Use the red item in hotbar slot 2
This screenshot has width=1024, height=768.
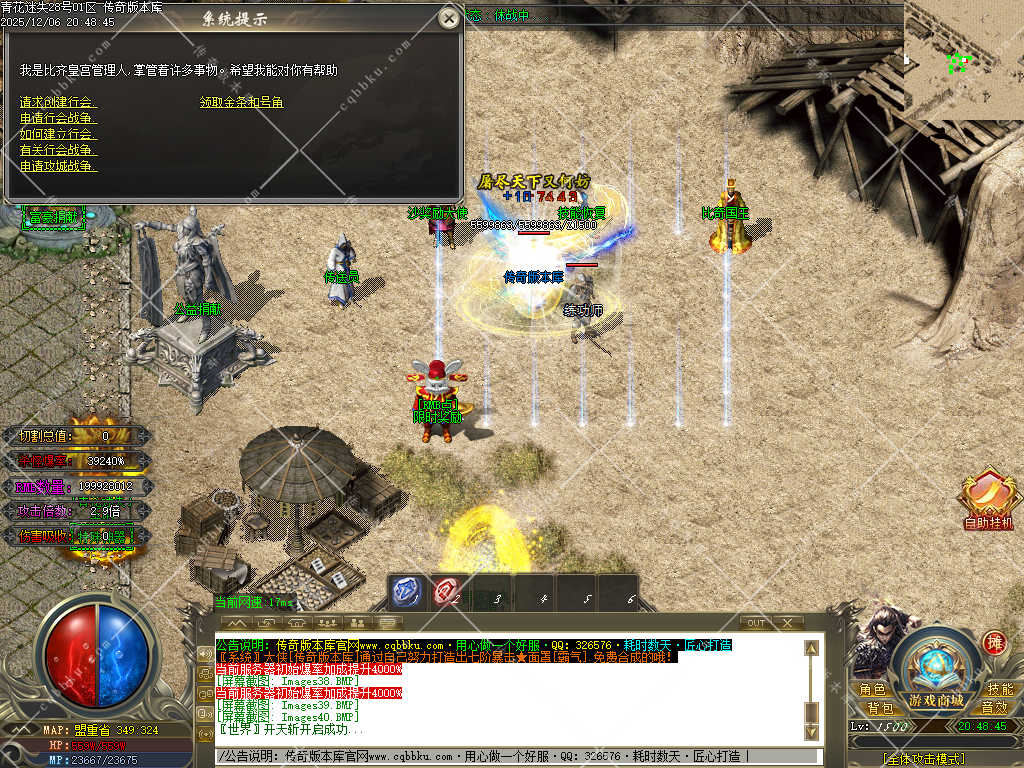(446, 593)
